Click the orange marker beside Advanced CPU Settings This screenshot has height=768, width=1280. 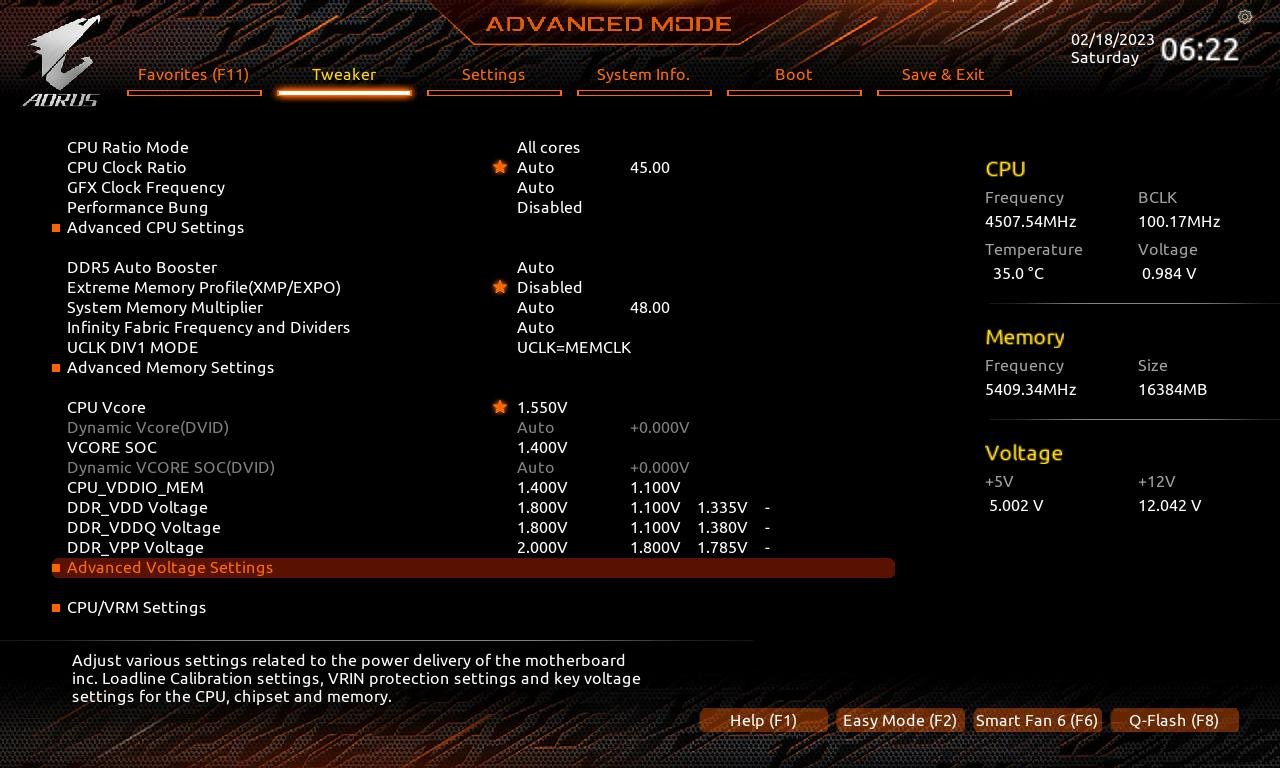coord(56,228)
